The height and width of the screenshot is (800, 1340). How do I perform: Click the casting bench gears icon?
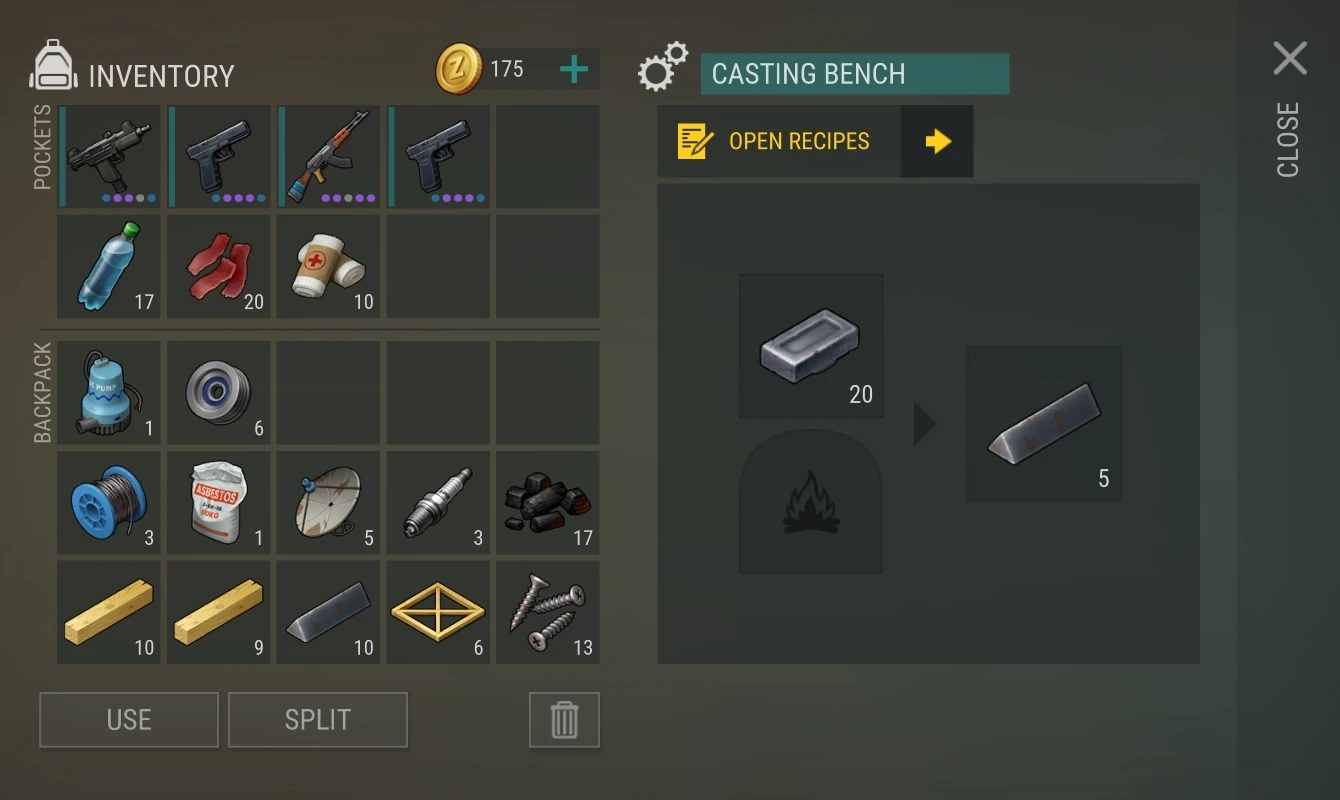coord(663,68)
